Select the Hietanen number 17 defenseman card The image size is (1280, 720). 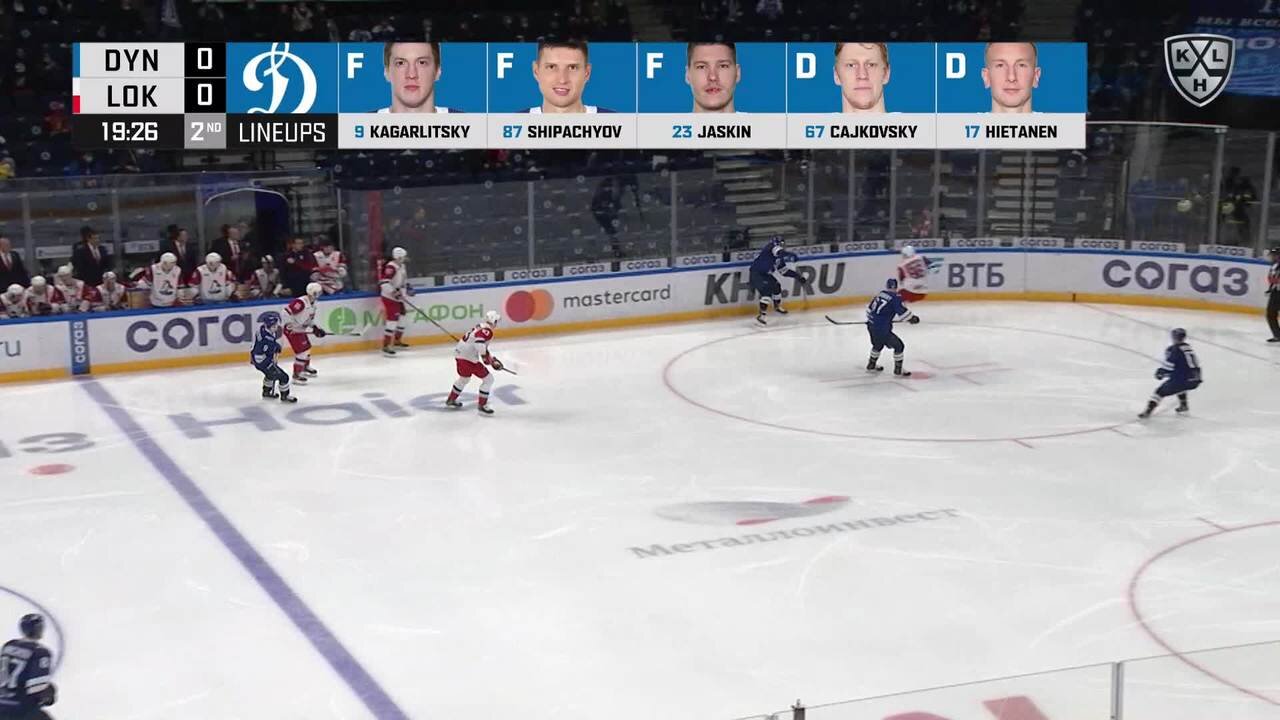pos(1010,95)
